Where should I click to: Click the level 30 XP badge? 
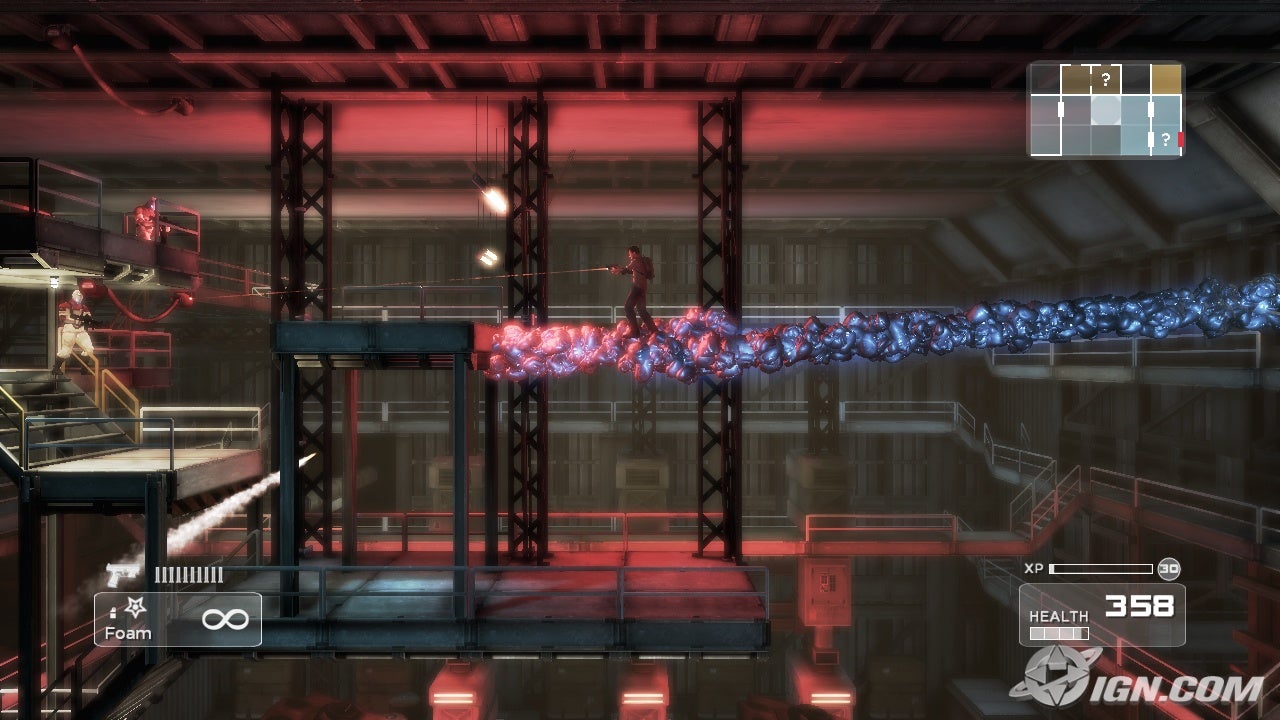pyautogui.click(x=1169, y=569)
